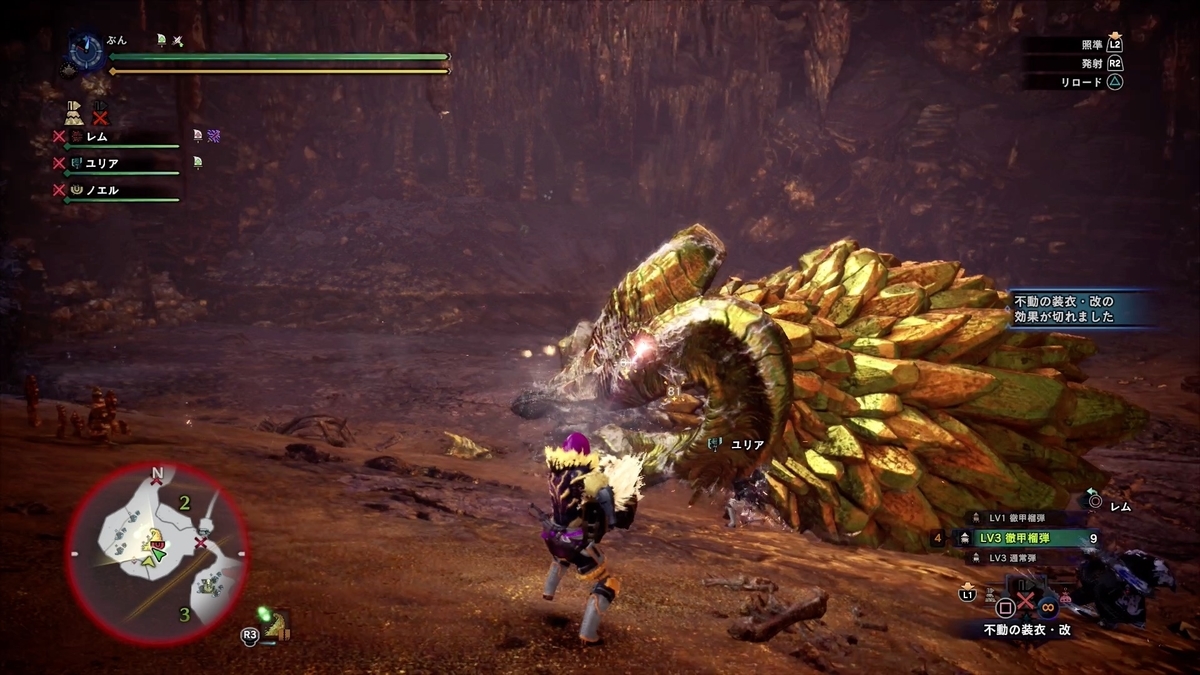Click the crossed-out mantle status icon
Image resolution: width=1200 pixels, height=675 pixels.
[x=100, y=112]
